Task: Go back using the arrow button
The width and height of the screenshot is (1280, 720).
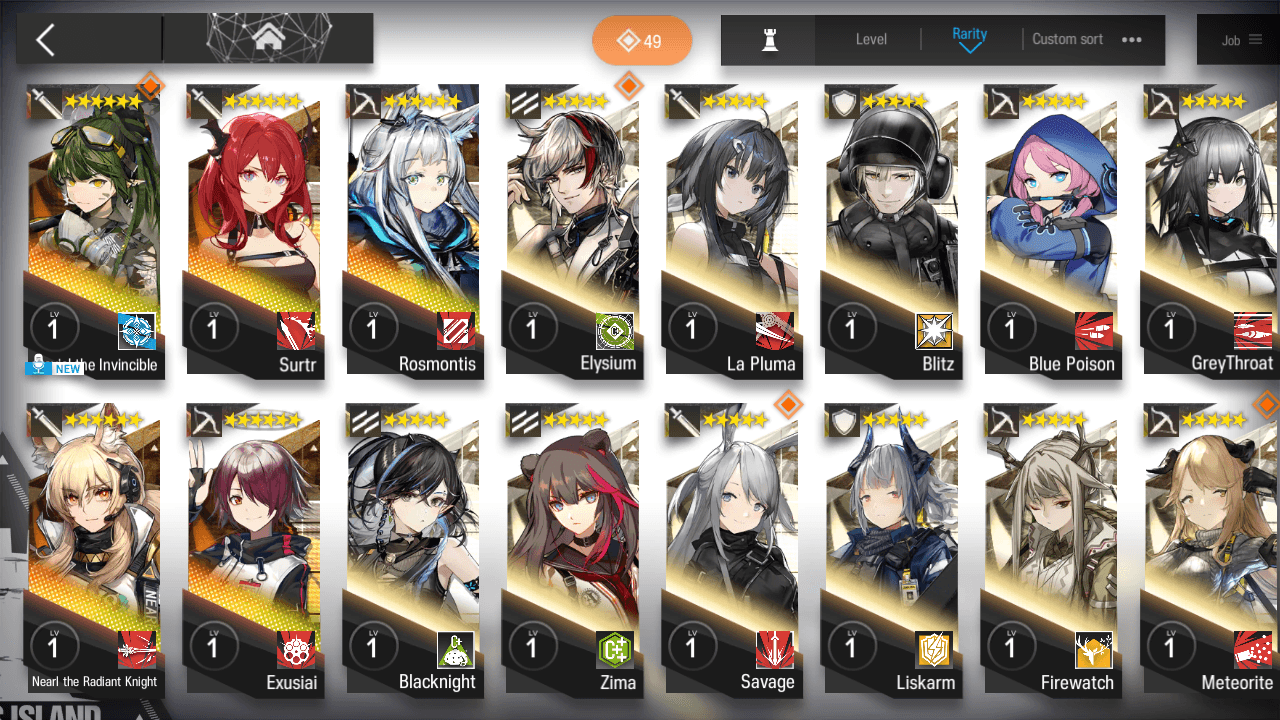Action: [46, 40]
